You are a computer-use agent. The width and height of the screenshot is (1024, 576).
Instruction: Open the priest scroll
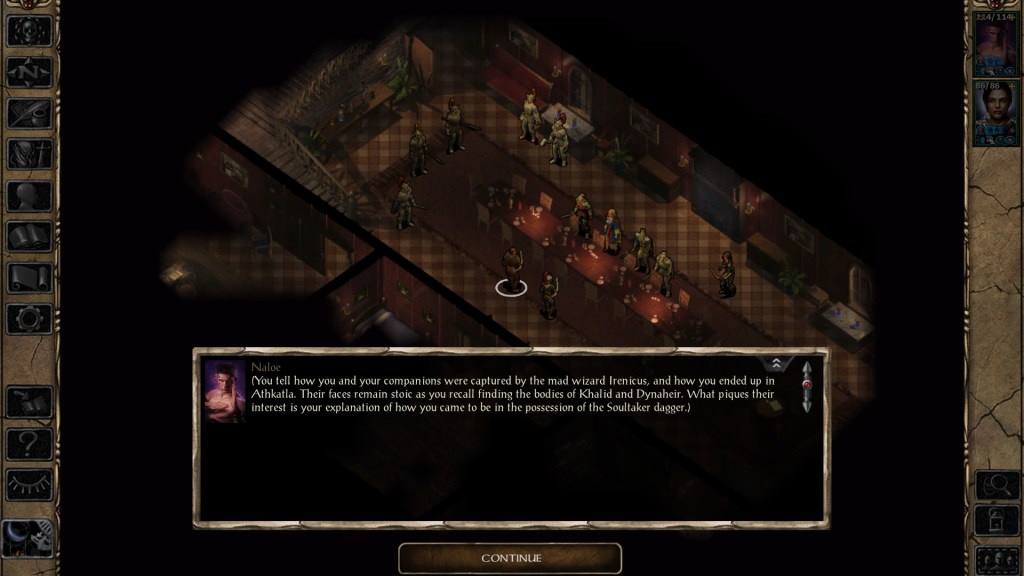[x=29, y=277]
